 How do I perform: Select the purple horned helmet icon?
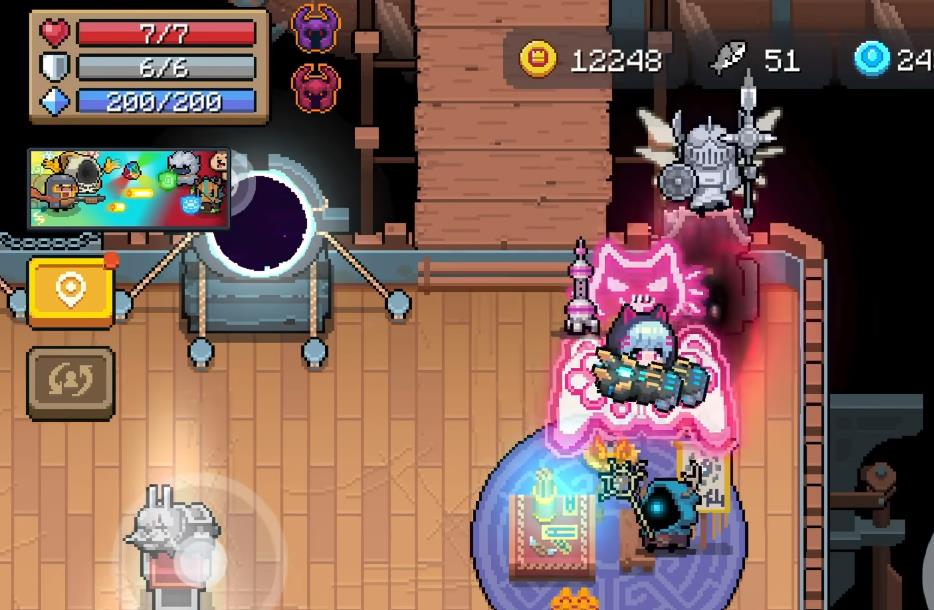318,29
